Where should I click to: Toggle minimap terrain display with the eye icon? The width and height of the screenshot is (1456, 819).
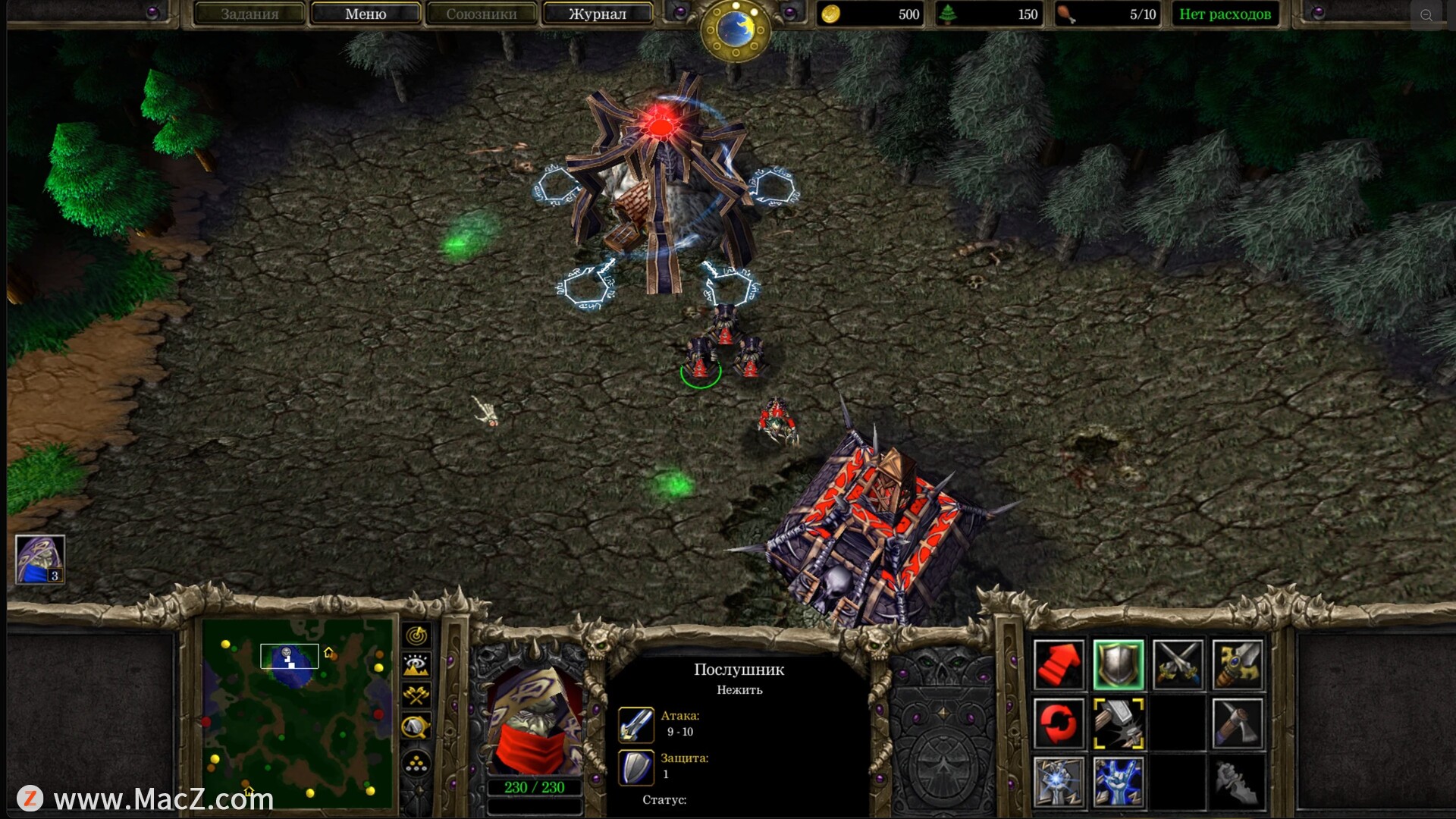pos(416,666)
